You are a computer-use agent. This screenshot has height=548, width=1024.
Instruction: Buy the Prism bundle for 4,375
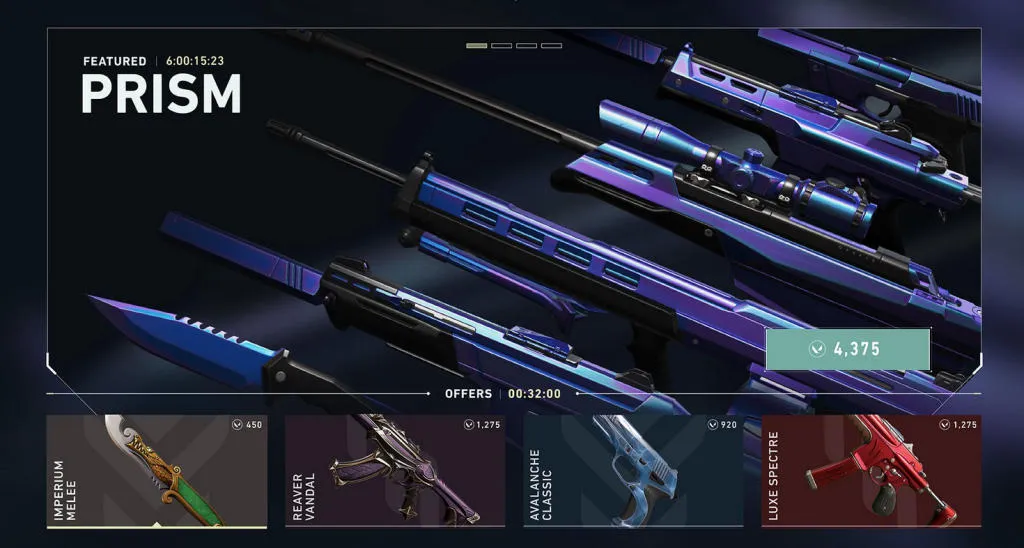pyautogui.click(x=848, y=350)
